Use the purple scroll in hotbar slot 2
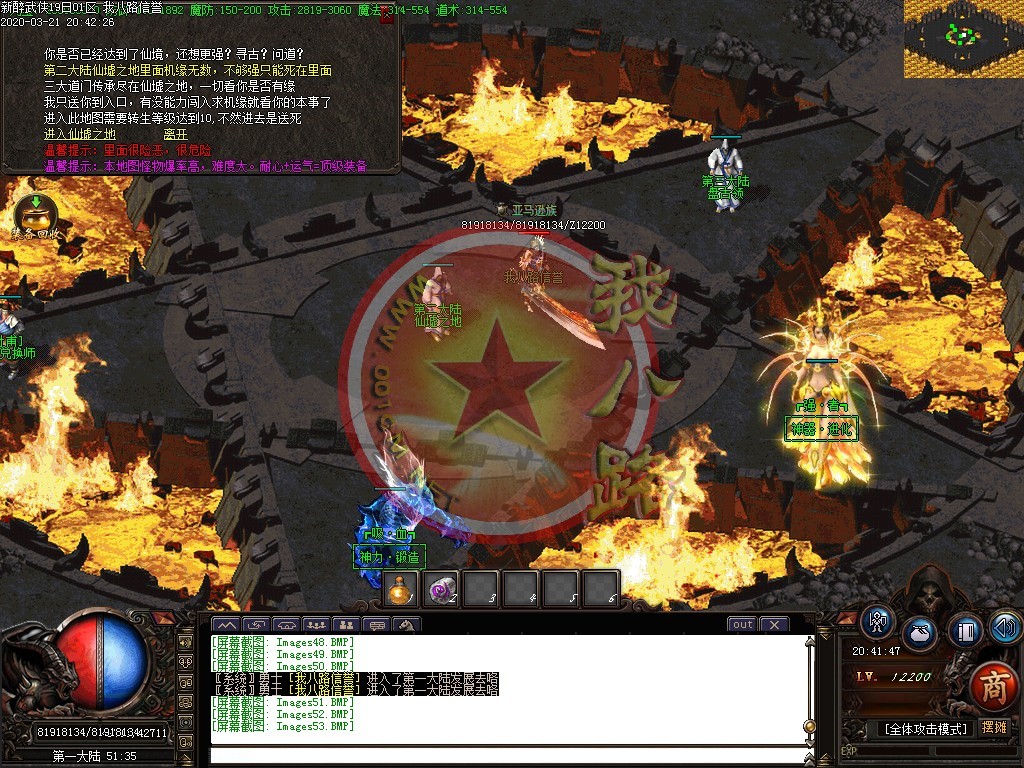1024x768 pixels. click(x=441, y=590)
